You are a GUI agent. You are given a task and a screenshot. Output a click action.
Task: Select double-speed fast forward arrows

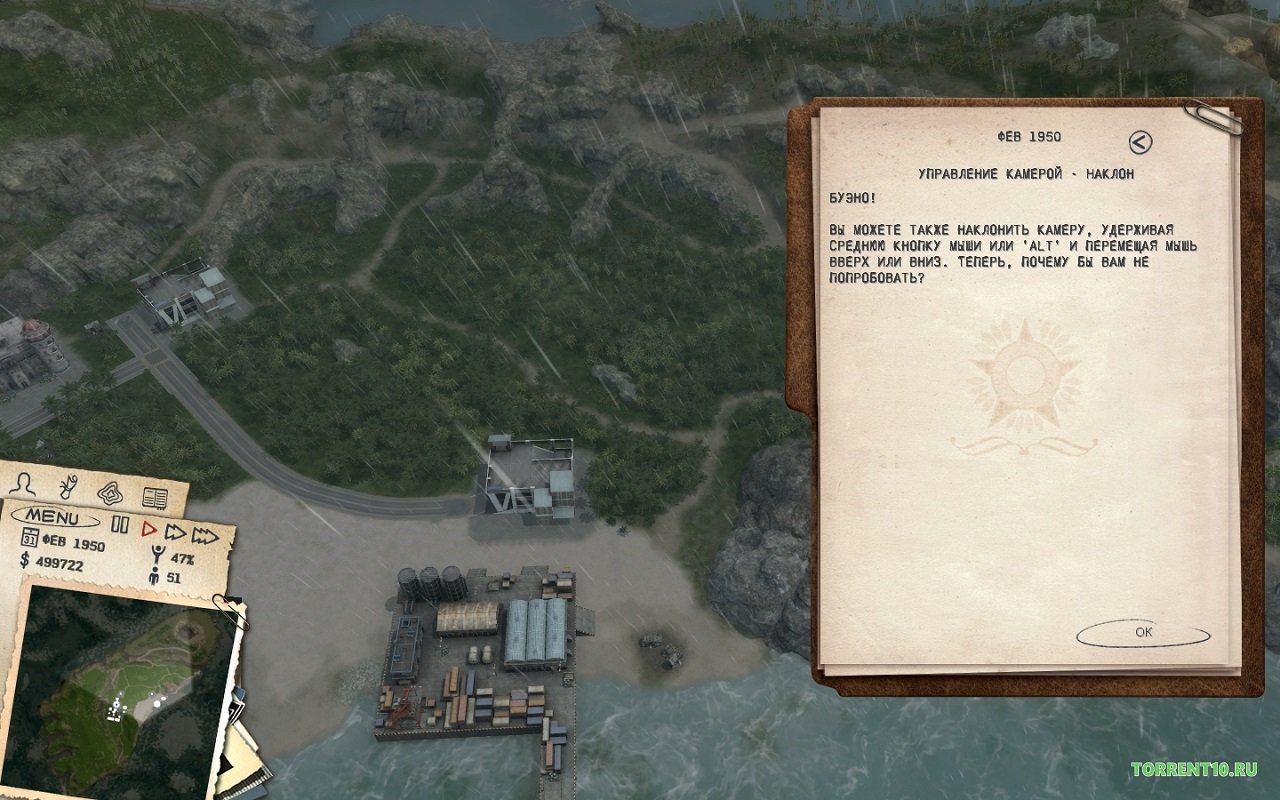pos(176,533)
